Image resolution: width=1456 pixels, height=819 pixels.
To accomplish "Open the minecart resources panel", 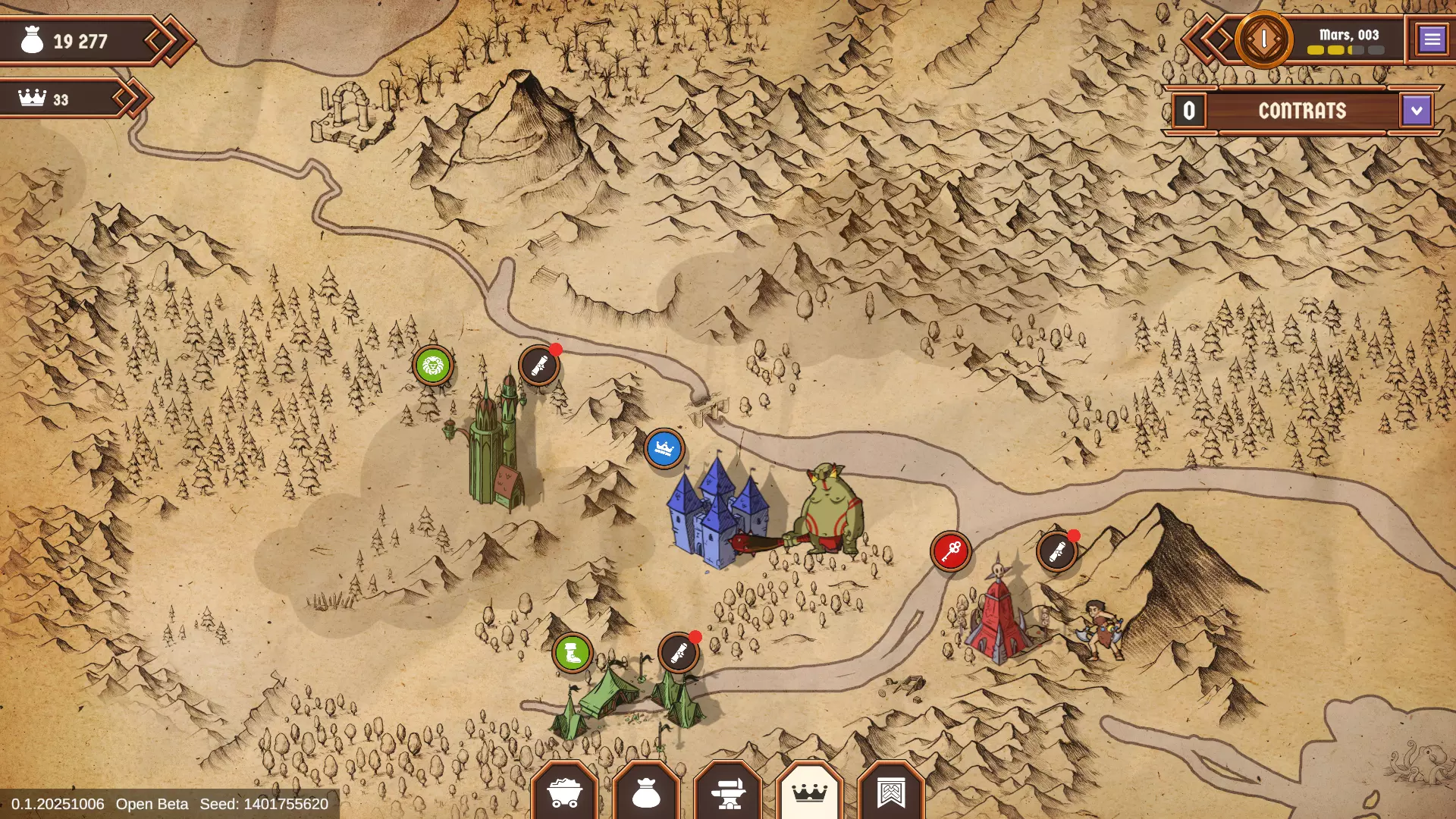I will (565, 792).
